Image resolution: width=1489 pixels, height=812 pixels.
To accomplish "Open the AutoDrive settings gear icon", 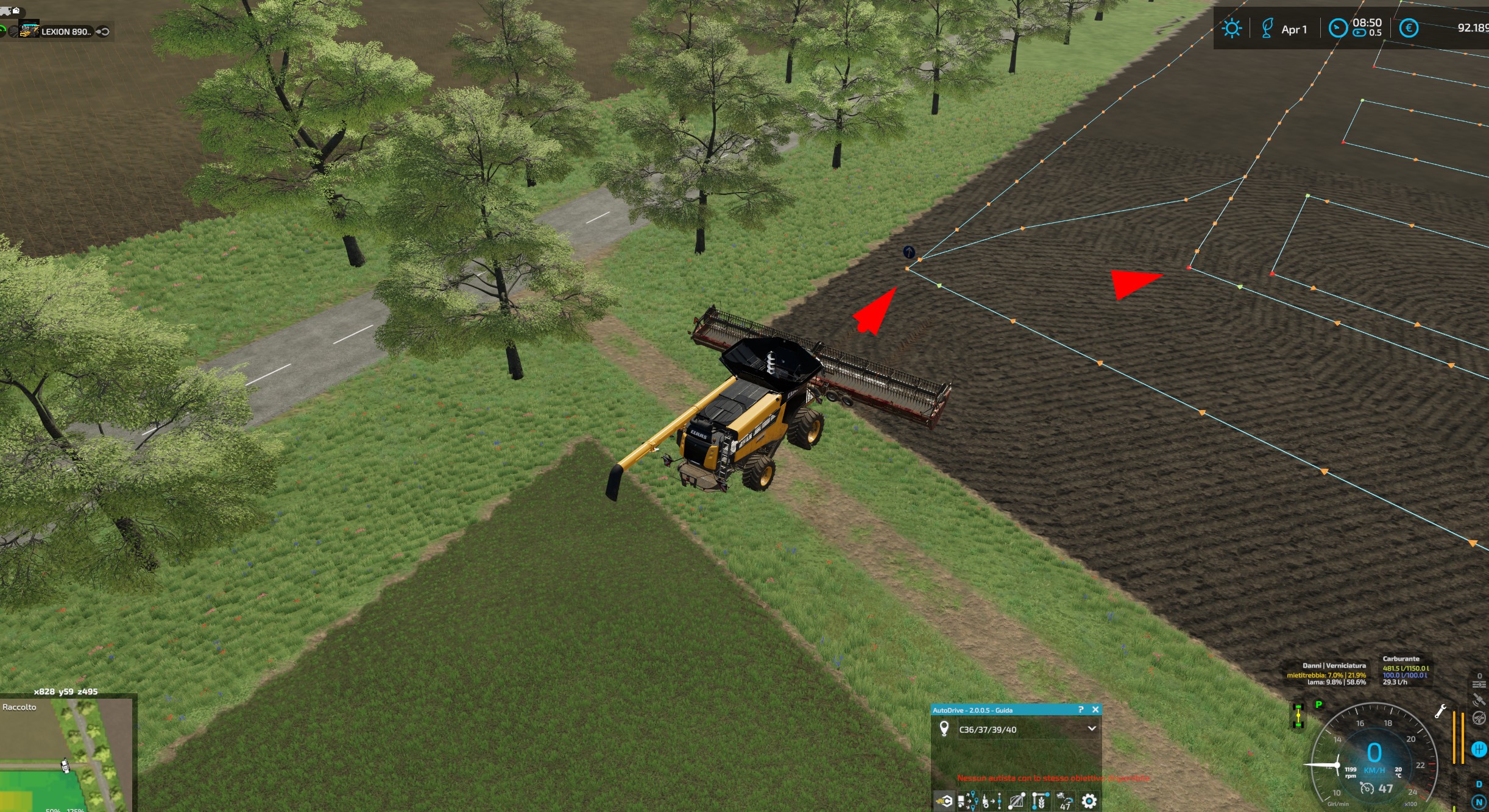I will click(1089, 801).
